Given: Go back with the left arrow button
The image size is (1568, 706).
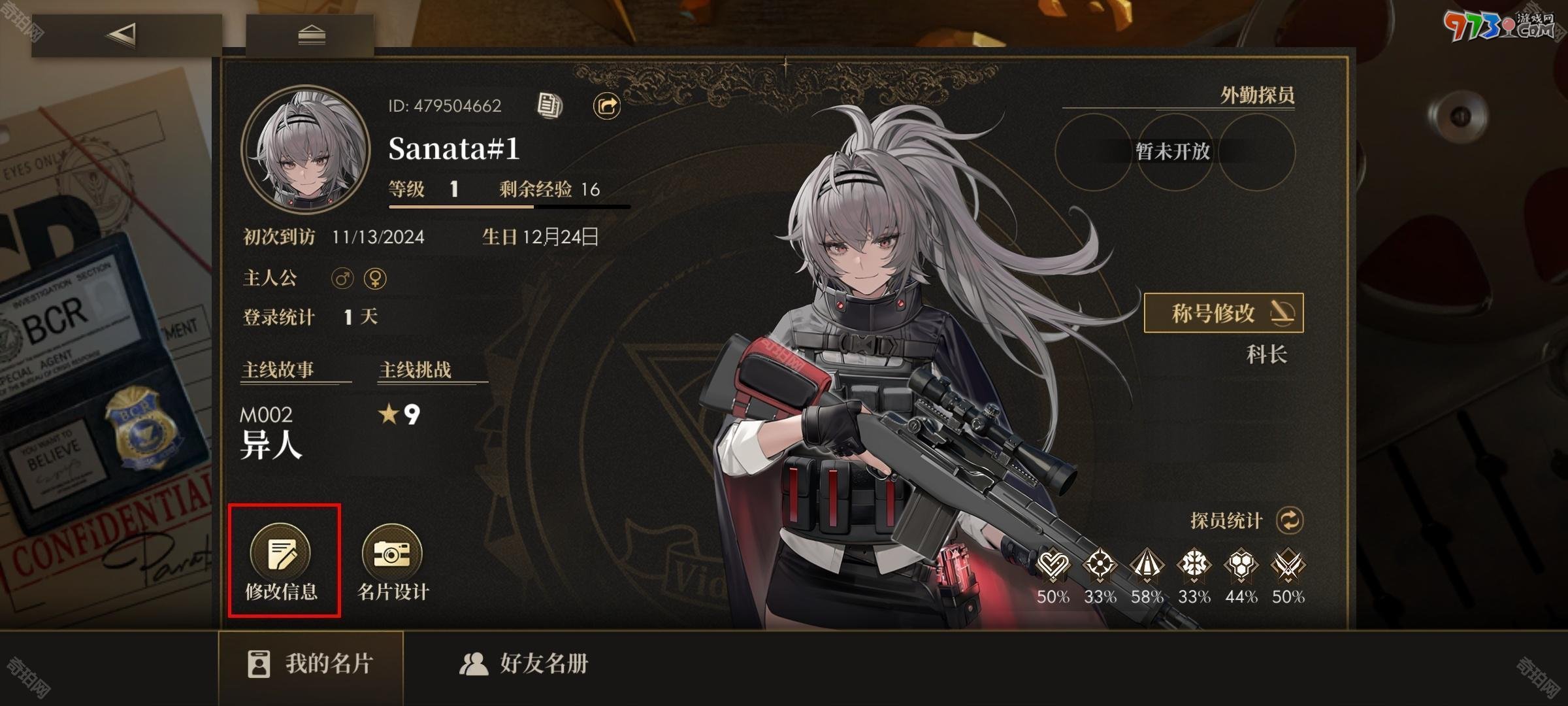Looking at the screenshot, I should click(x=124, y=35).
